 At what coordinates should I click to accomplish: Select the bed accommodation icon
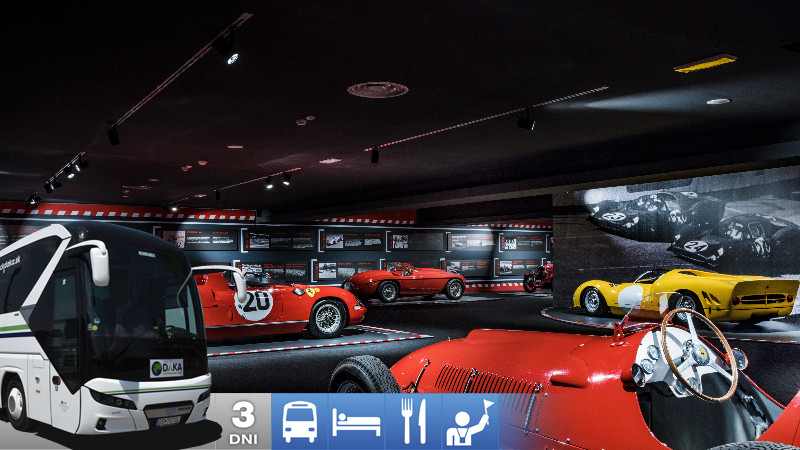(x=356, y=422)
